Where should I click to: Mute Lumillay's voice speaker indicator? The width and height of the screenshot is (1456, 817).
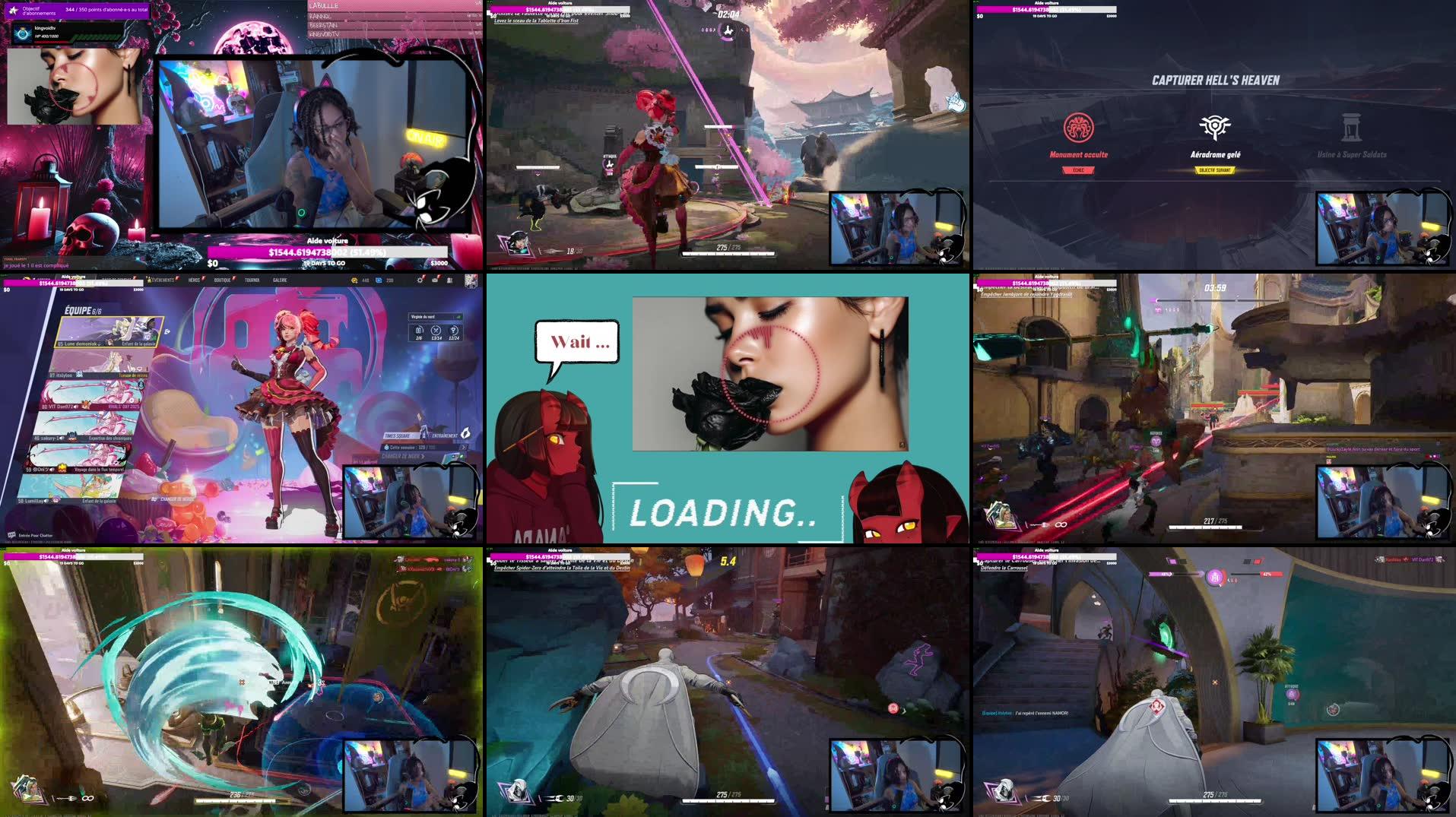tap(46, 502)
